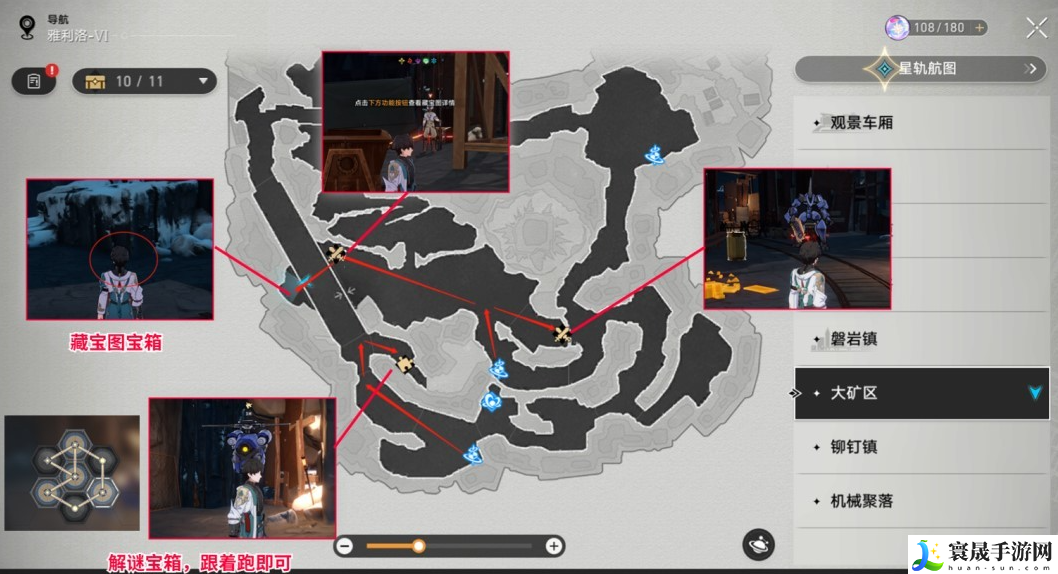Switch to the 铆钉镇 area
Image resolution: width=1058 pixels, height=574 pixels.
[921, 447]
